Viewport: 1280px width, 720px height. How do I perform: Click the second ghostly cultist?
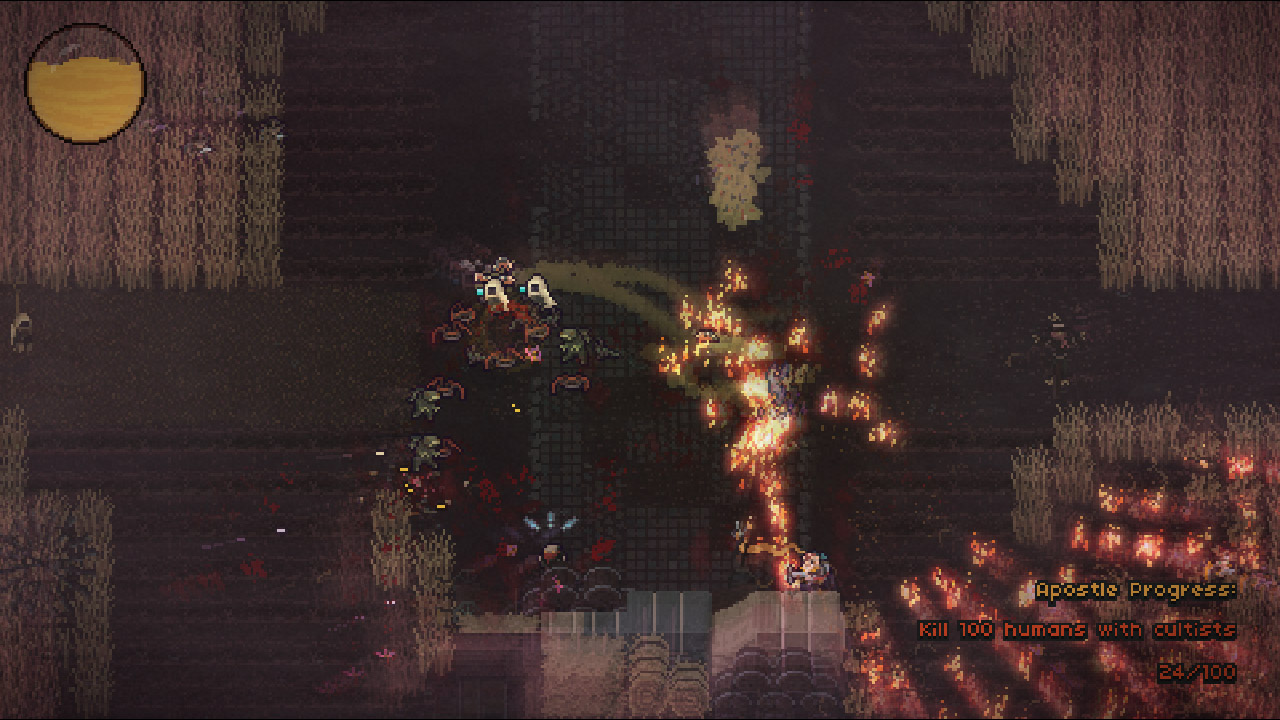point(537,292)
